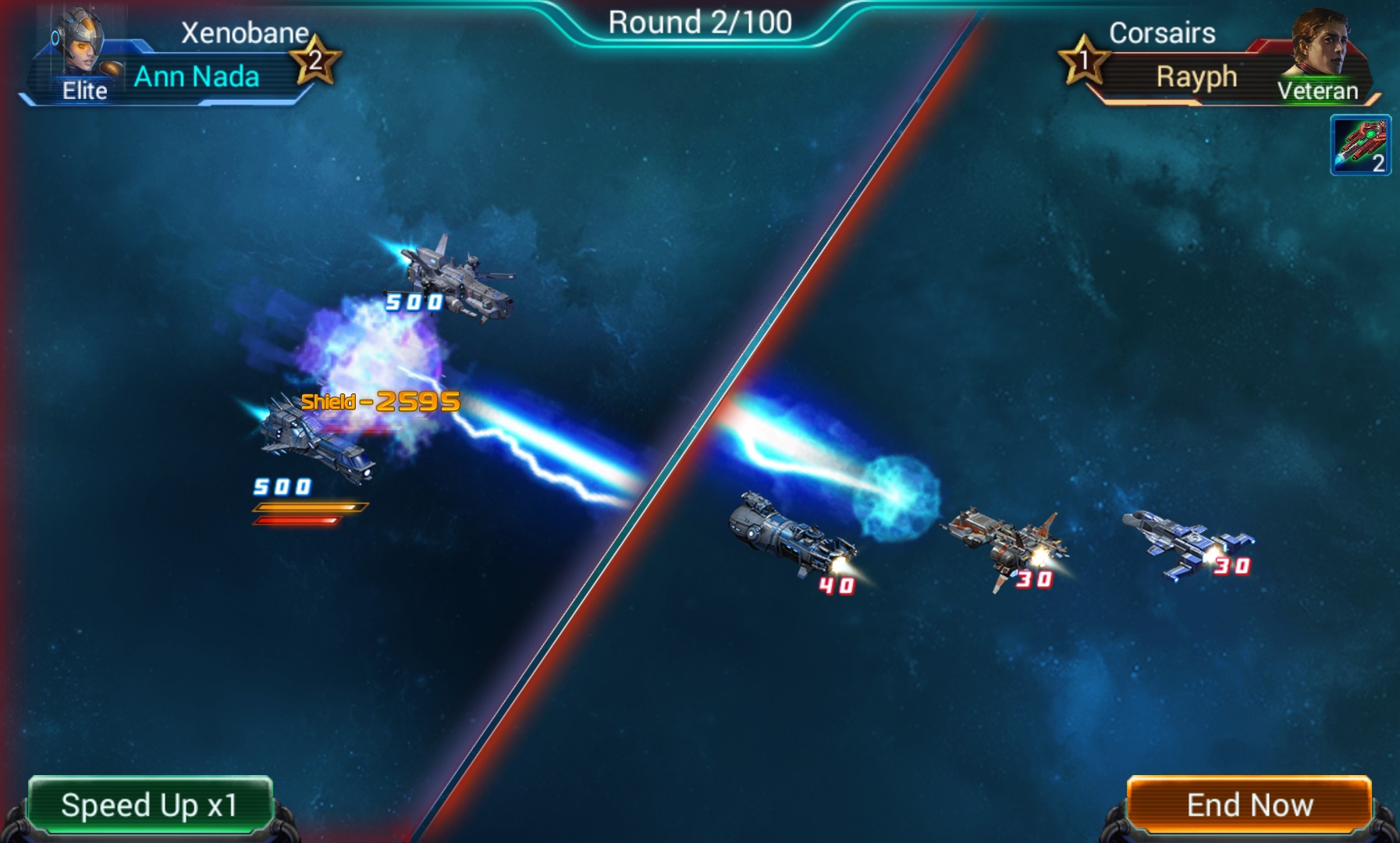This screenshot has height=843, width=1400.
Task: Toggle the Speed Up x1 button
Action: [150, 805]
